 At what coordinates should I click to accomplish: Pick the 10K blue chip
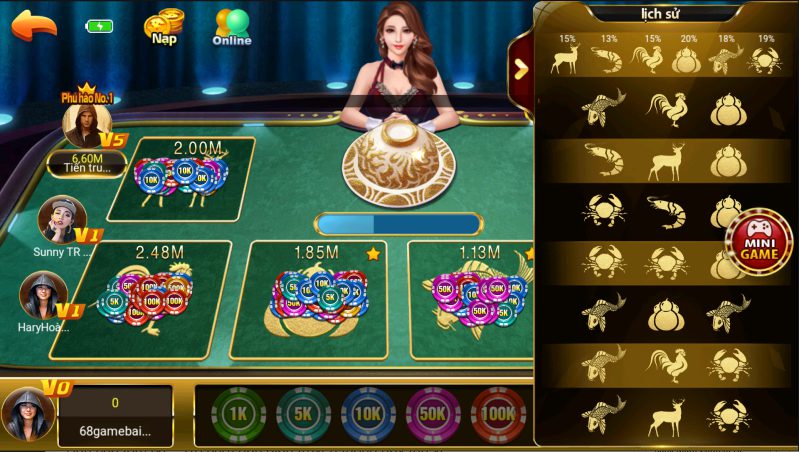368,414
